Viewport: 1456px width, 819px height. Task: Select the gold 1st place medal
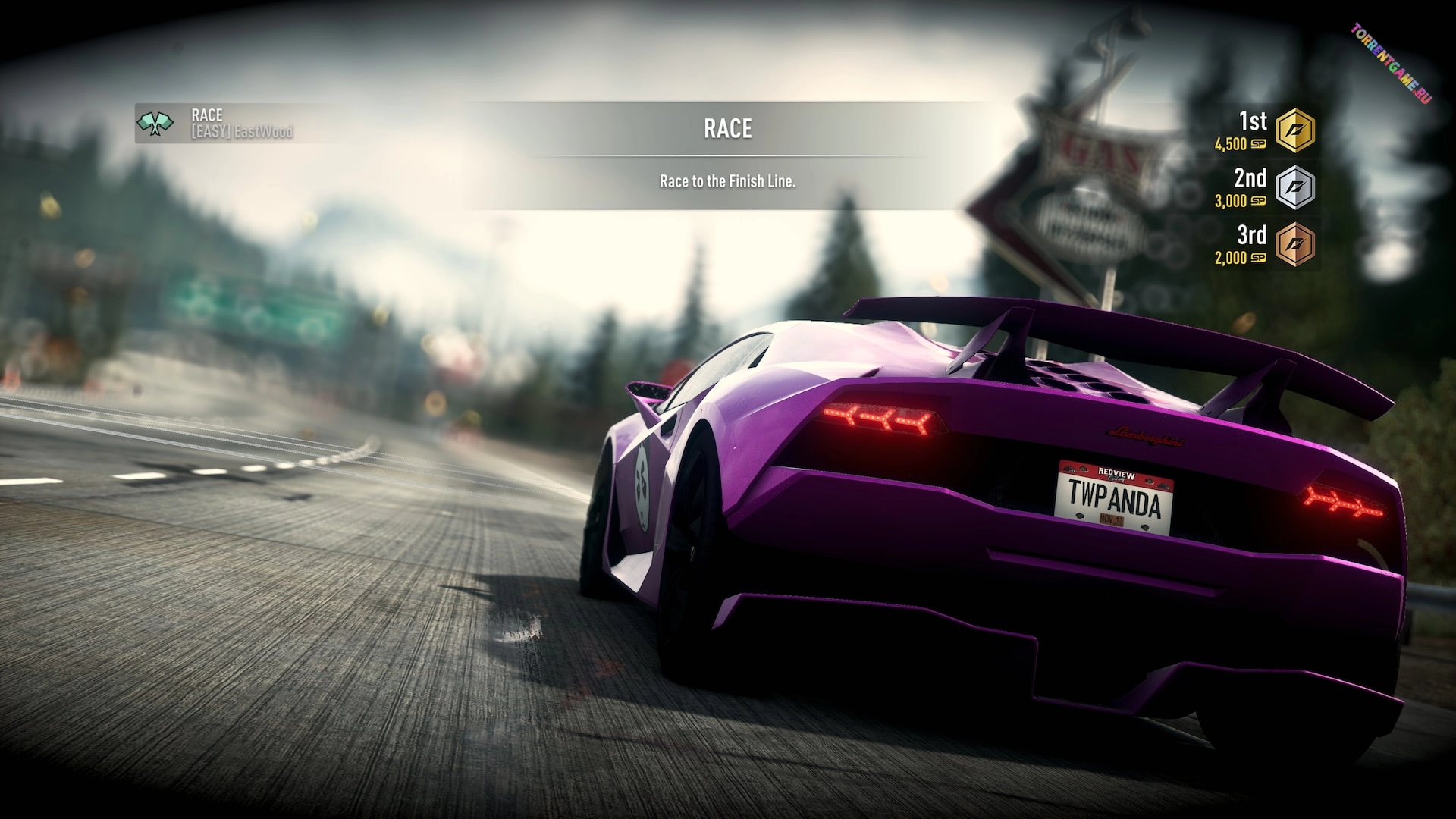coord(1294,130)
